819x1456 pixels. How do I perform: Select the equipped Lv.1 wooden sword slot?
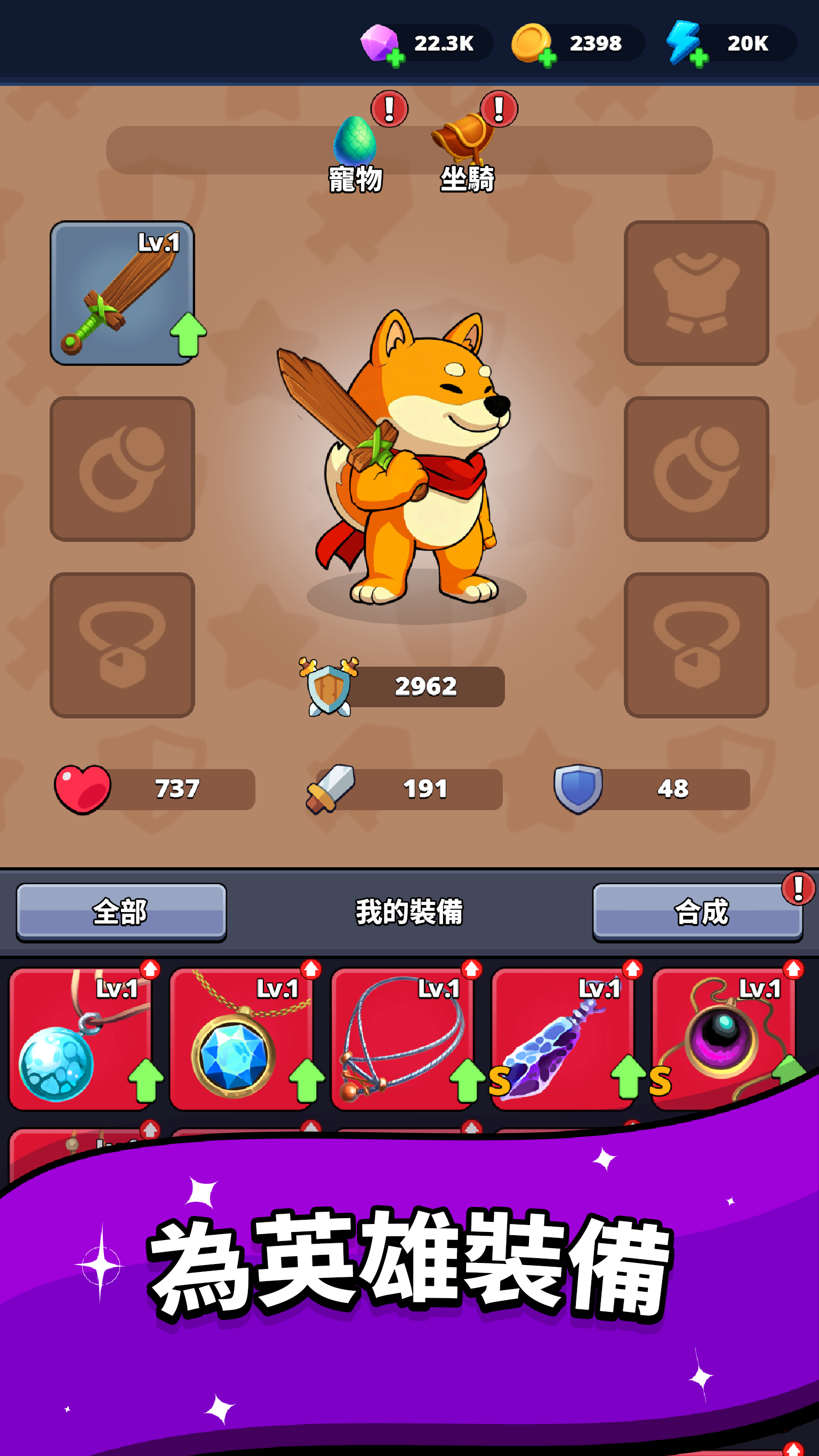(x=123, y=294)
